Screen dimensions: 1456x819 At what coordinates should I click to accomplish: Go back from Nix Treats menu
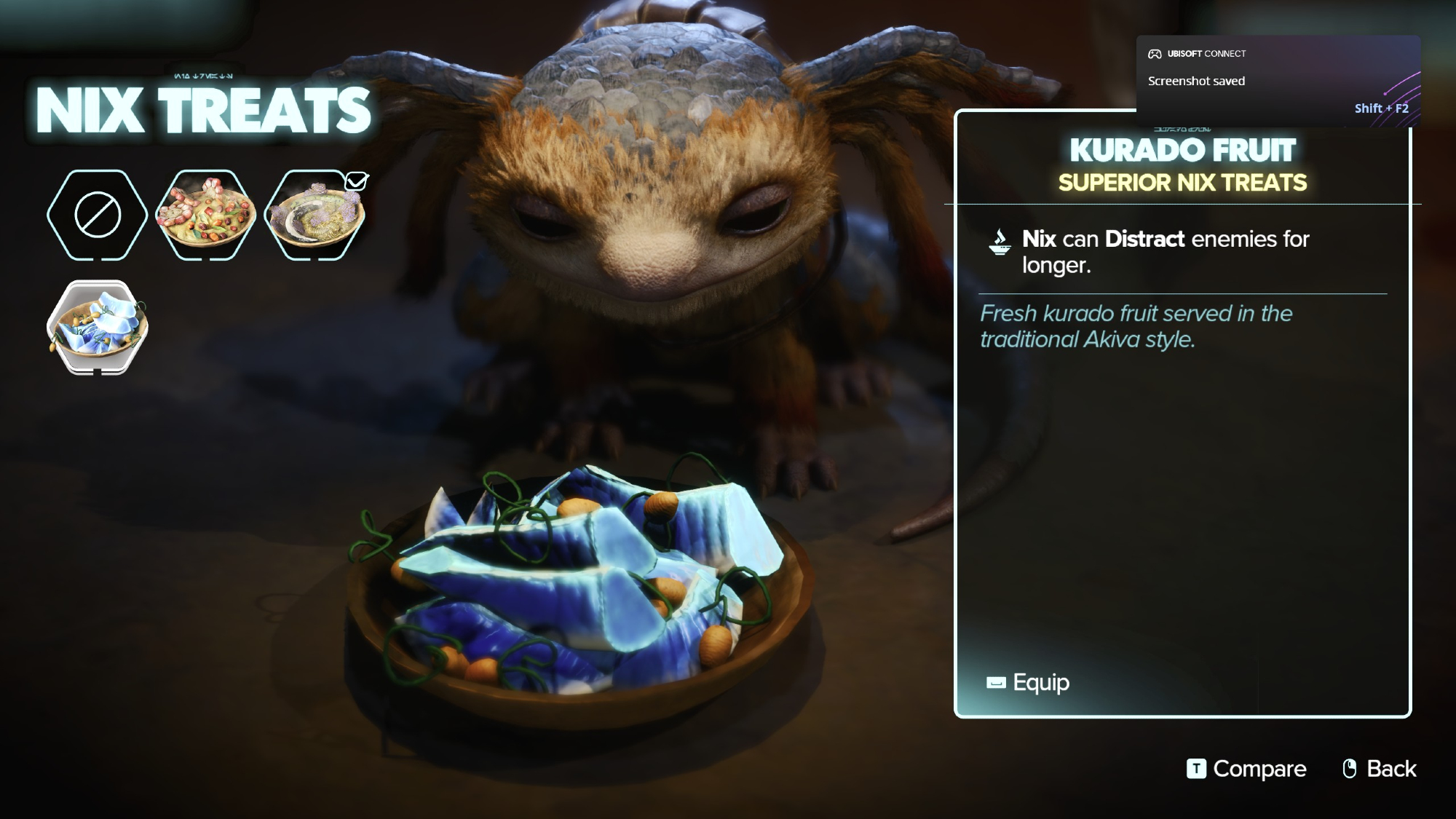1380,769
